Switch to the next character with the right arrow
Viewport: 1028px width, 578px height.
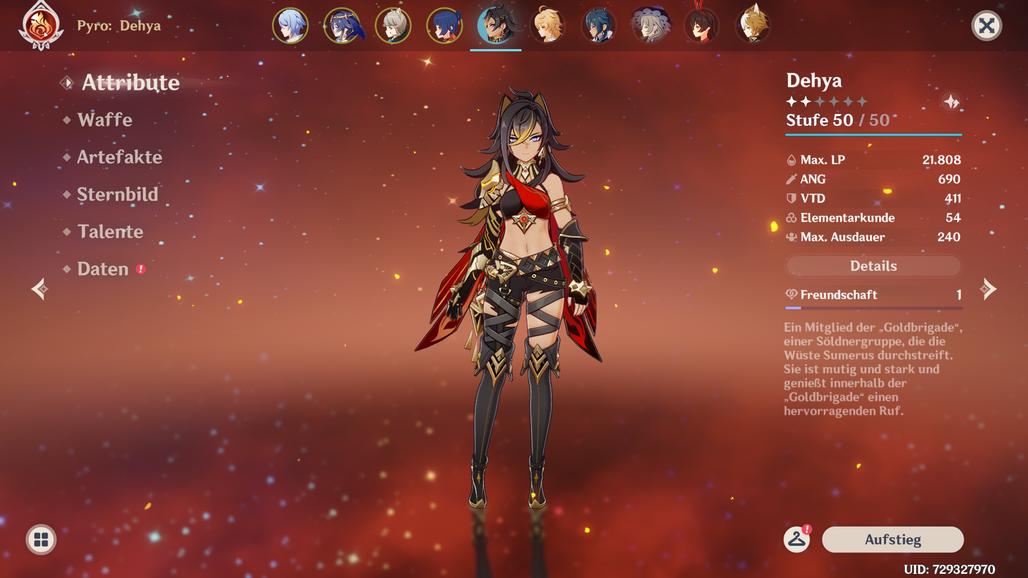988,290
